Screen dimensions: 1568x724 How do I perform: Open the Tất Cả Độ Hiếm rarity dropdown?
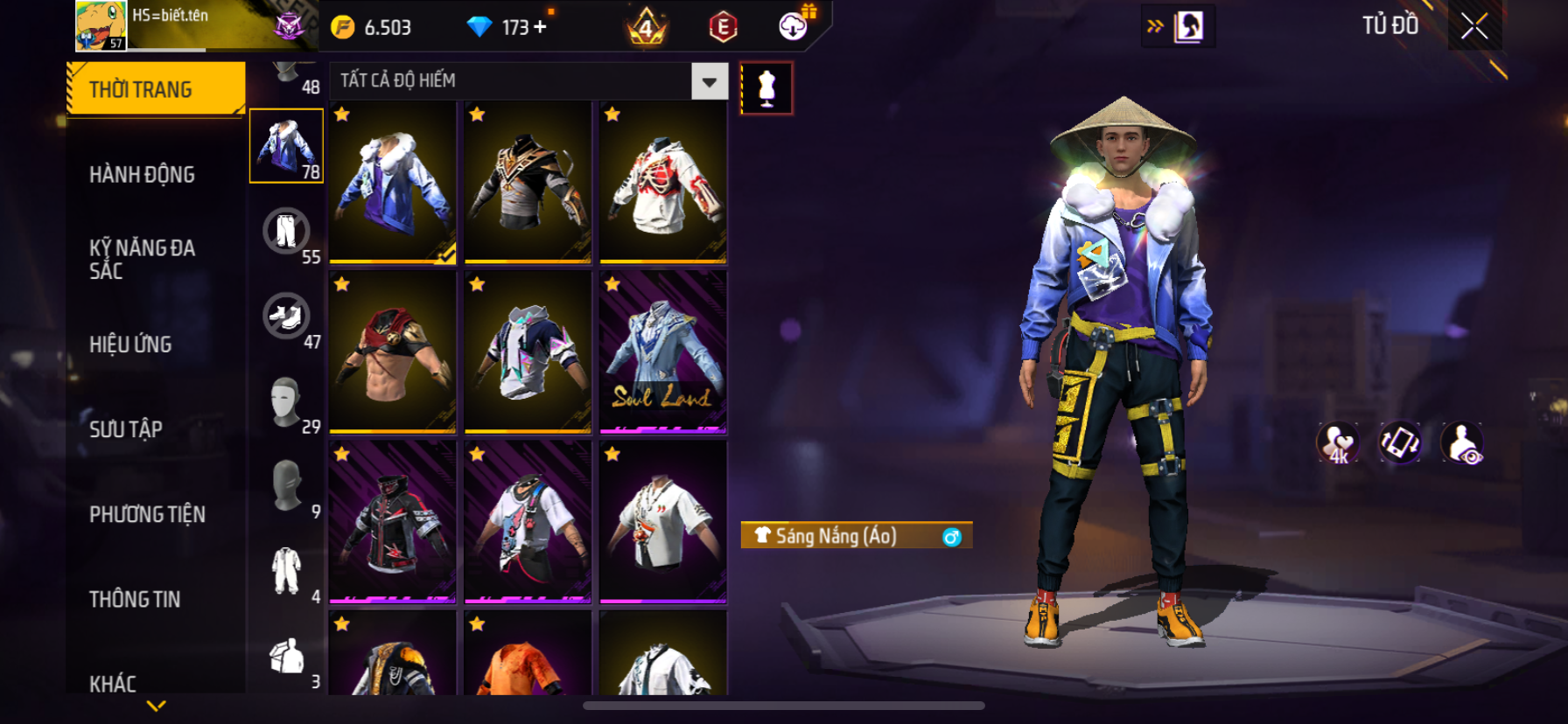coord(709,81)
